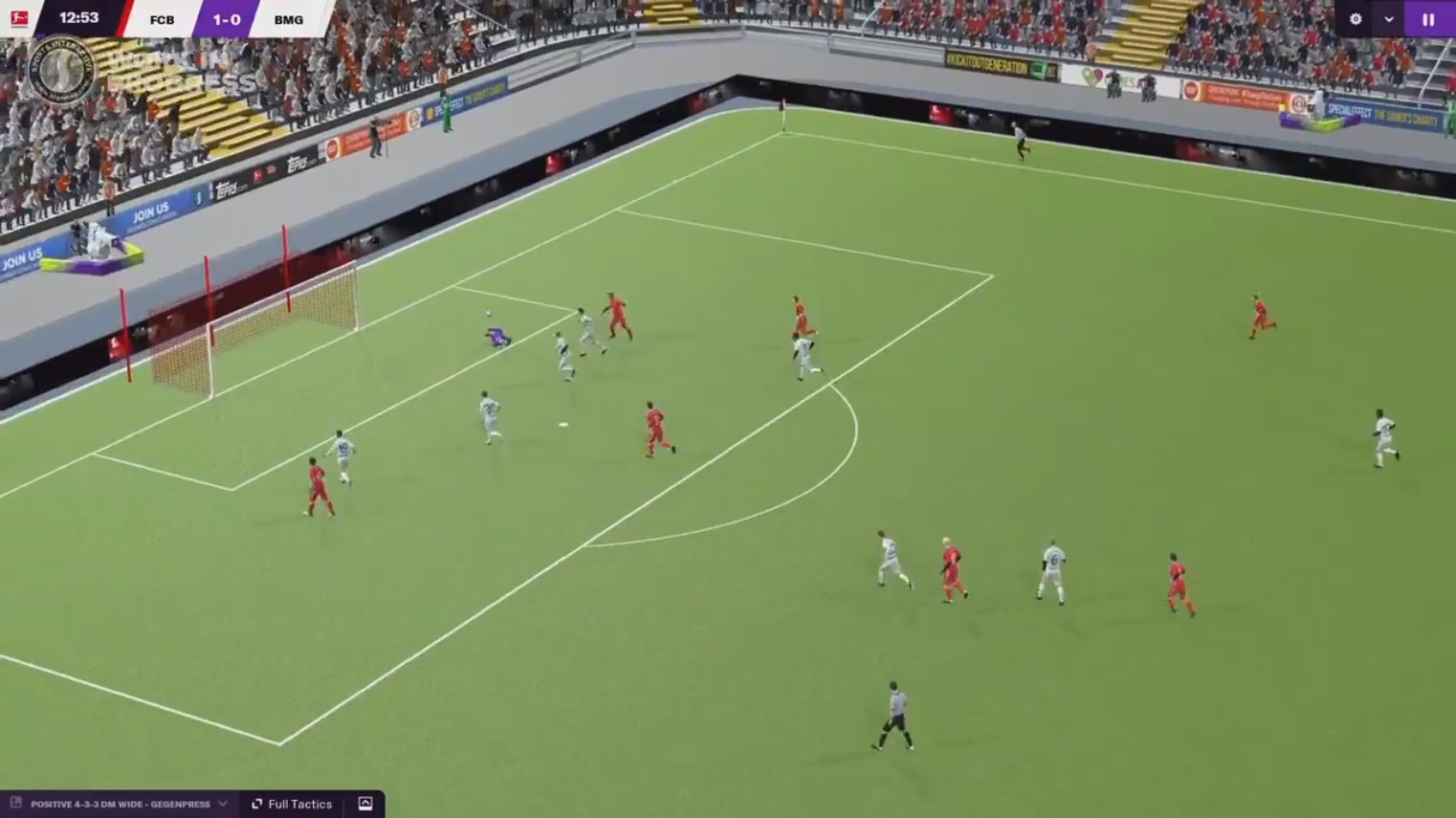1456x818 pixels.
Task: Select the BMG team label
Action: tap(288, 17)
